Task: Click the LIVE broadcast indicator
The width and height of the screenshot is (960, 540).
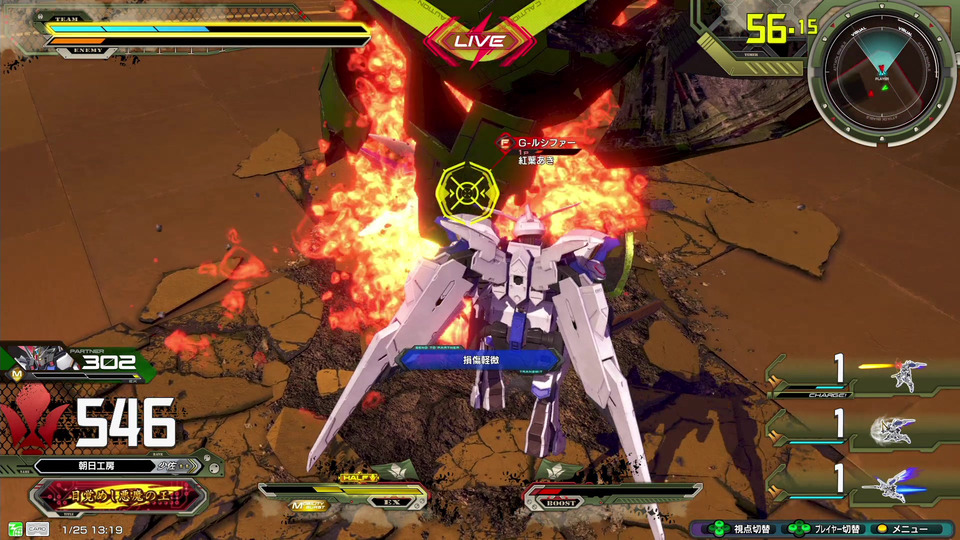Action: [x=478, y=41]
